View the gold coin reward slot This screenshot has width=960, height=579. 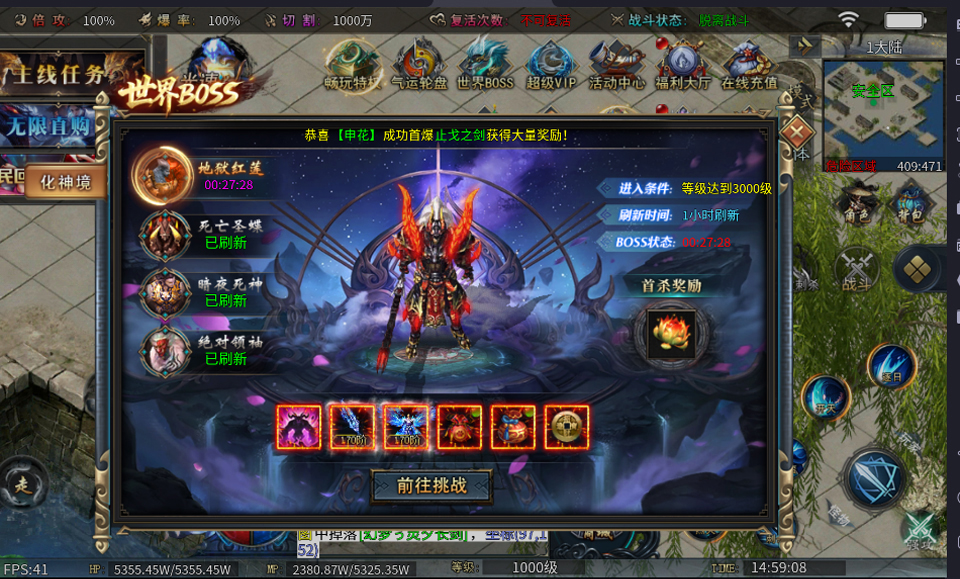(566, 427)
